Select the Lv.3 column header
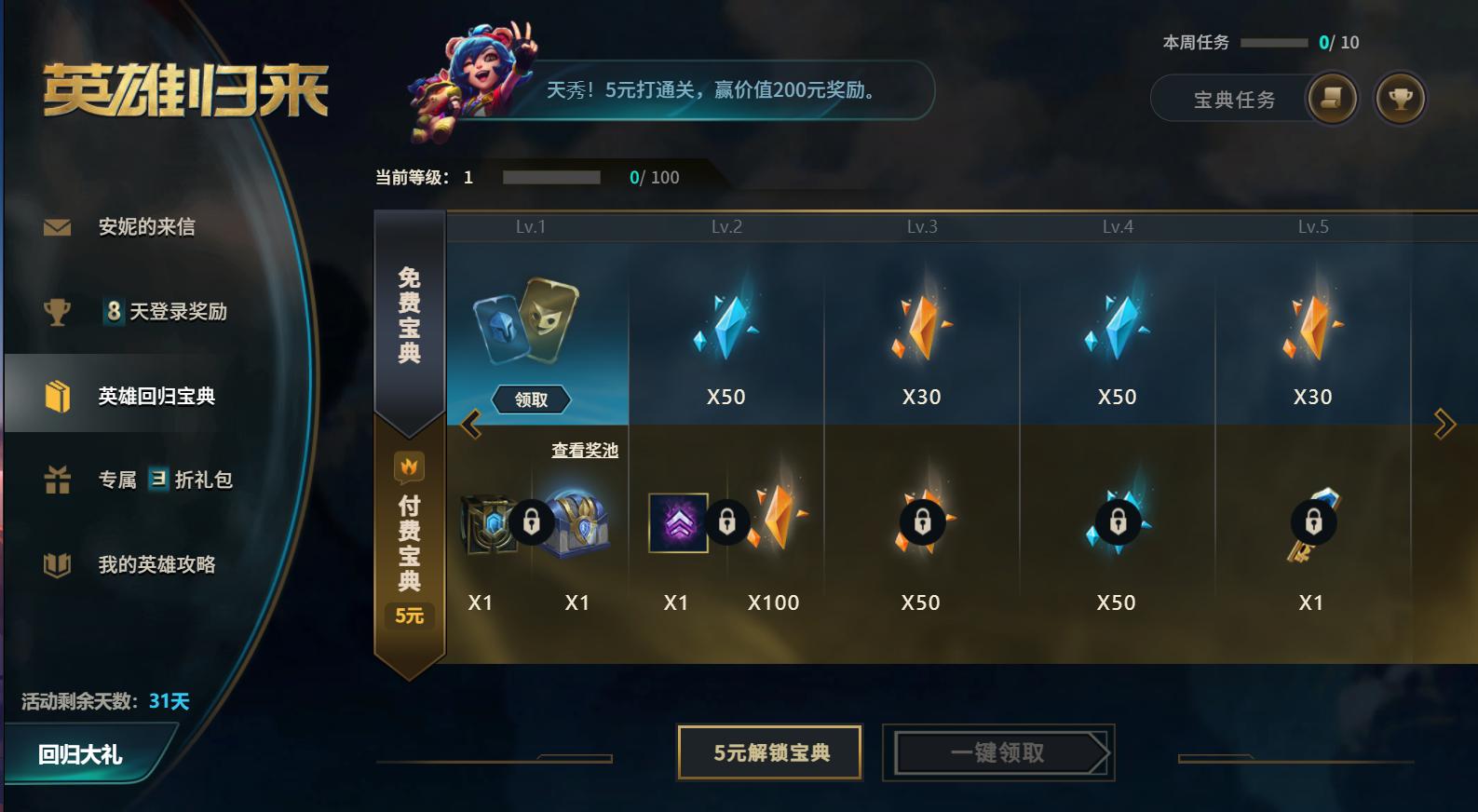 [922, 225]
